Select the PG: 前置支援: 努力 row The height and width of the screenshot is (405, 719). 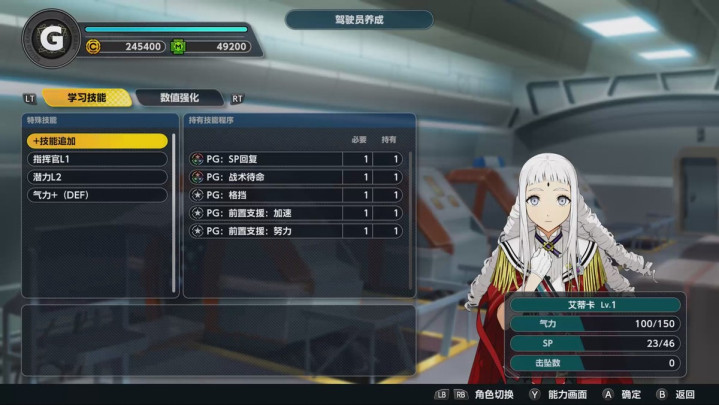tap(295, 231)
